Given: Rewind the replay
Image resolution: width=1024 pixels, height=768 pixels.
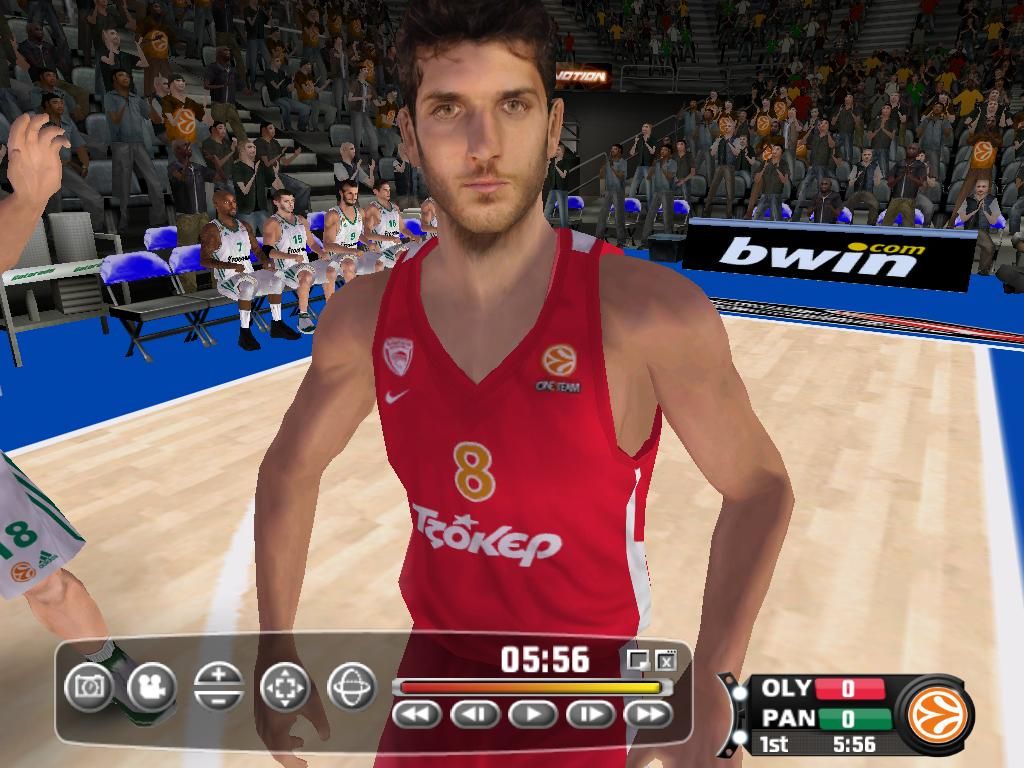Looking at the screenshot, I should coord(418,714).
